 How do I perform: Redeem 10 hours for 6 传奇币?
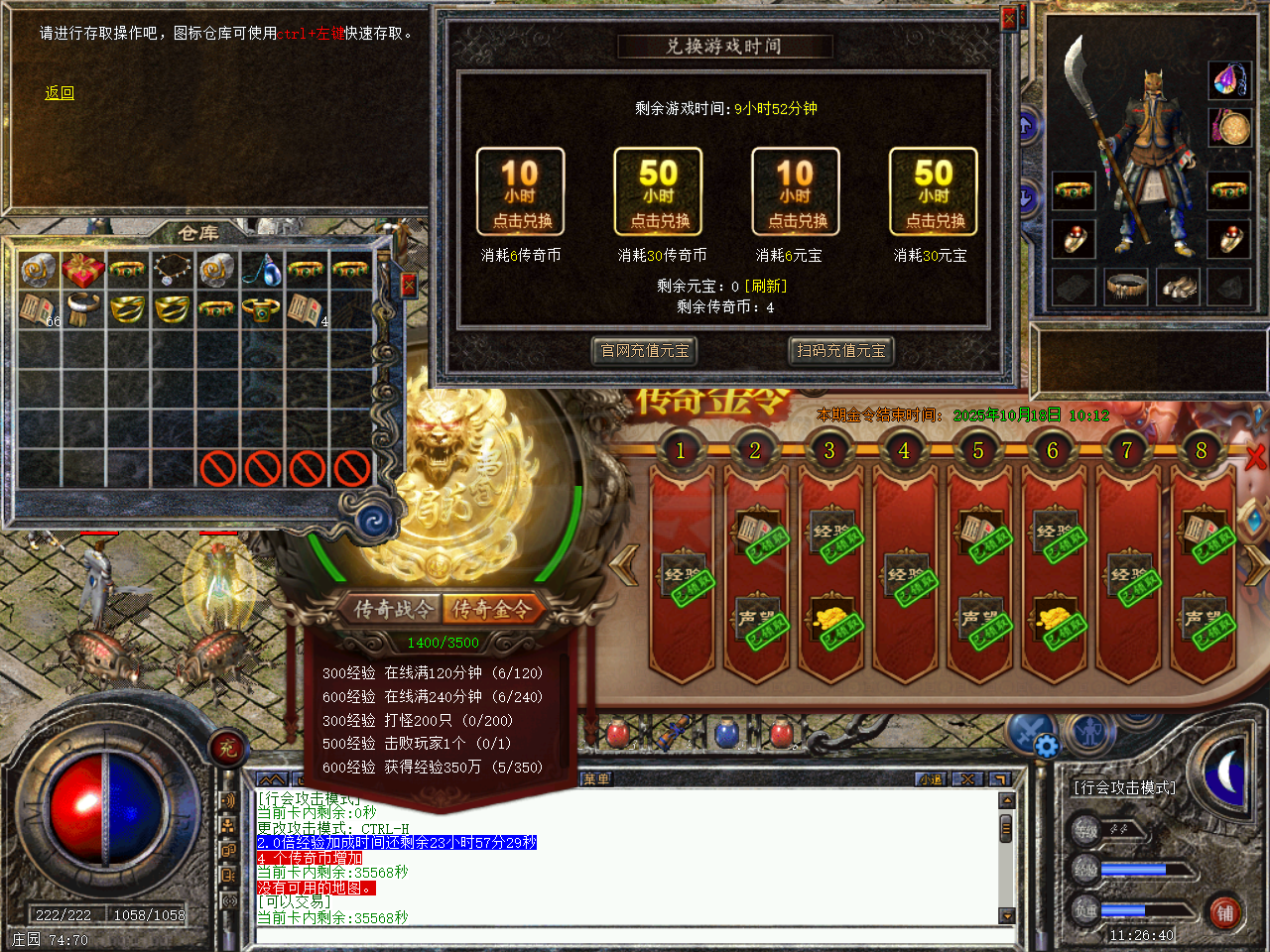tap(520, 191)
